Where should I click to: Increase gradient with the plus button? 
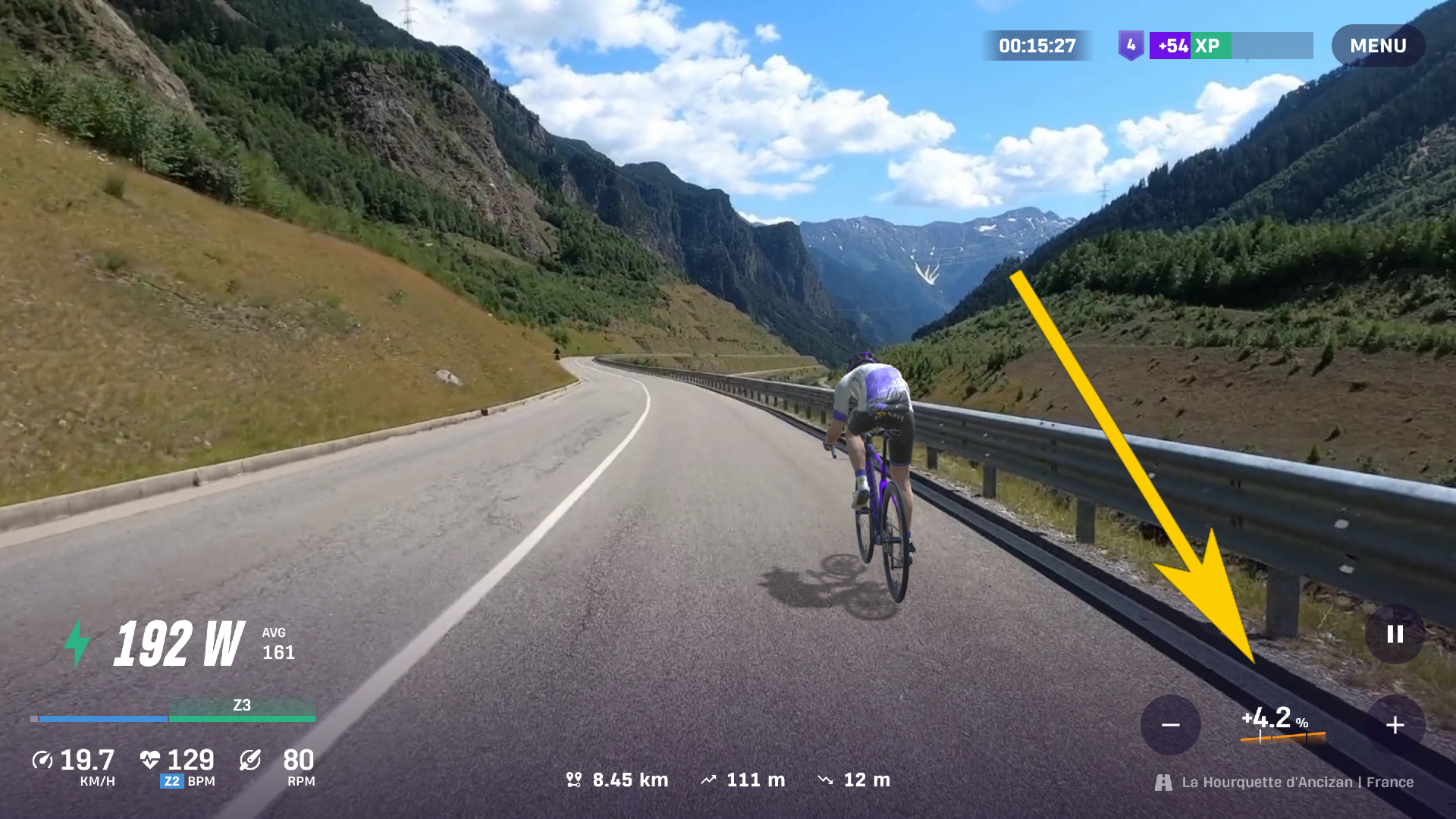coord(1394,725)
